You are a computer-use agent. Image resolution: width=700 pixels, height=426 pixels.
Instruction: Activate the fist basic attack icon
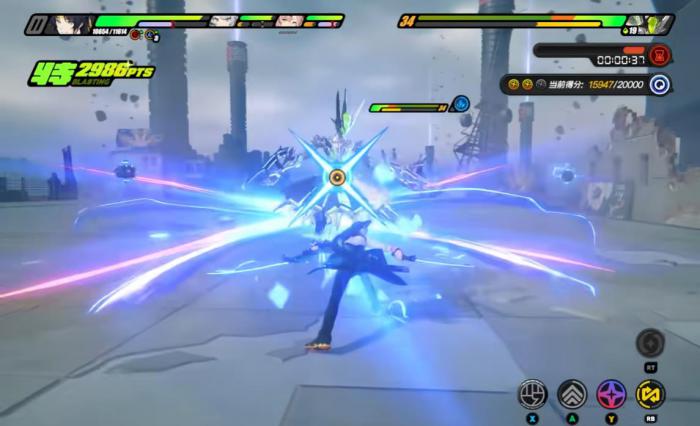click(x=532, y=394)
